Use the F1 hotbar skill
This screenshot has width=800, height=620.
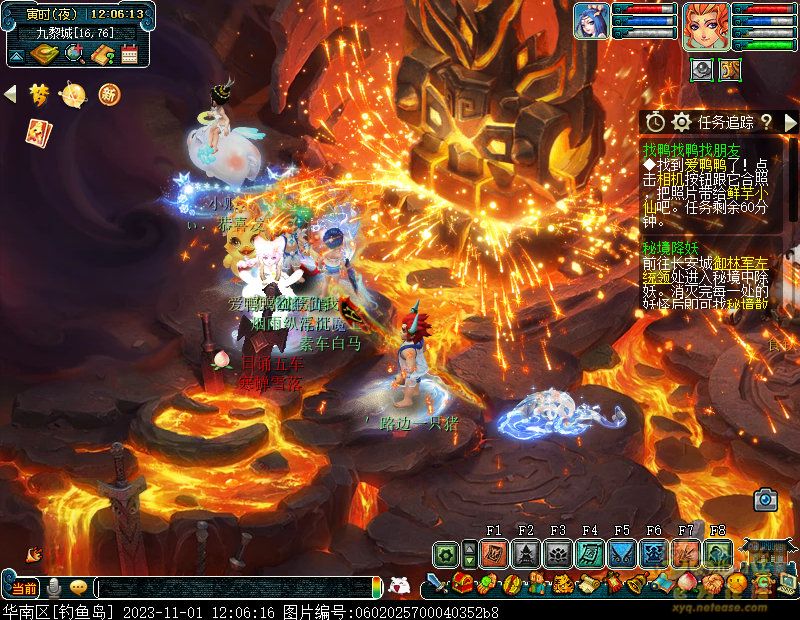(494, 554)
